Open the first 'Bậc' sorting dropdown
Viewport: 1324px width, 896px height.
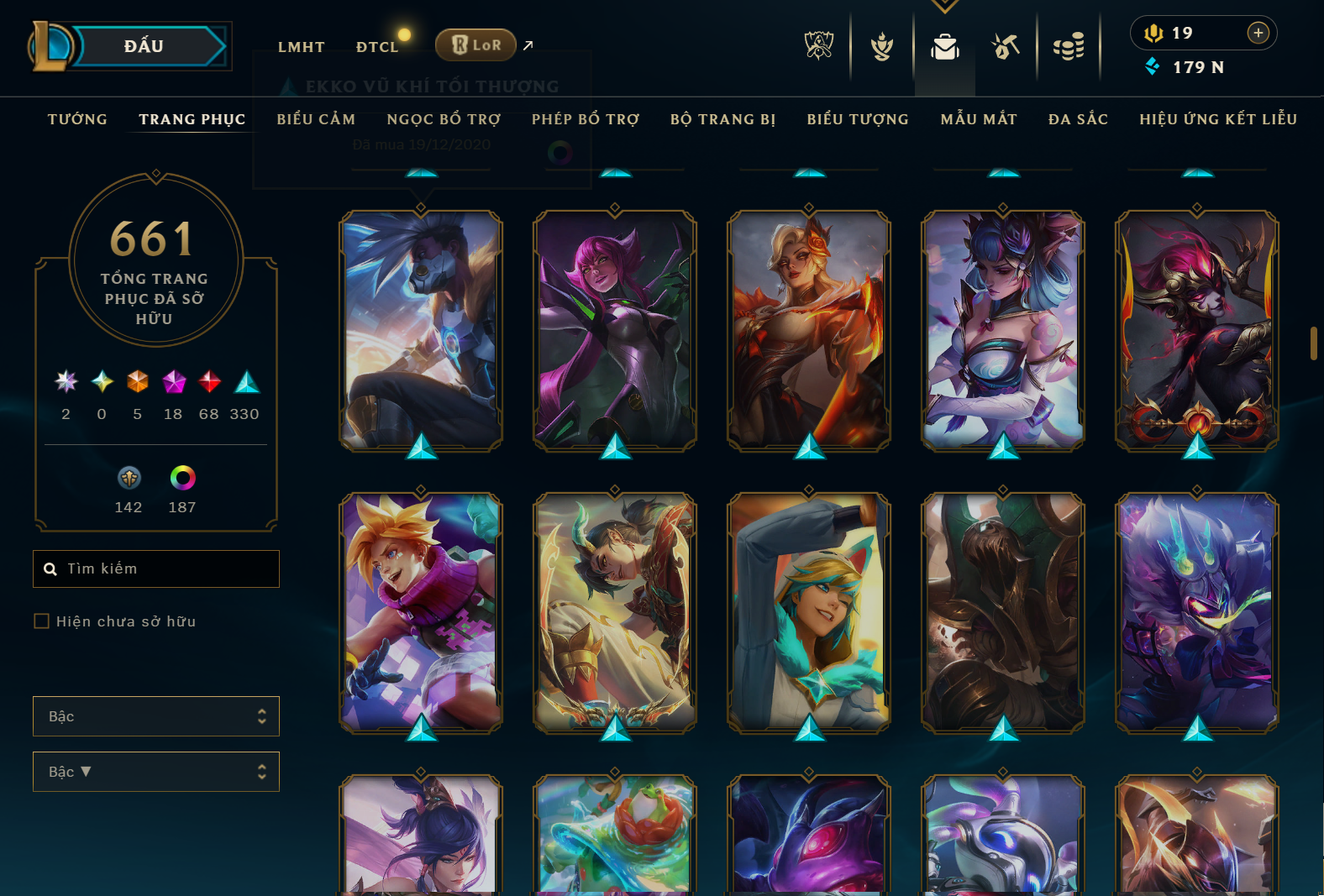click(x=156, y=716)
